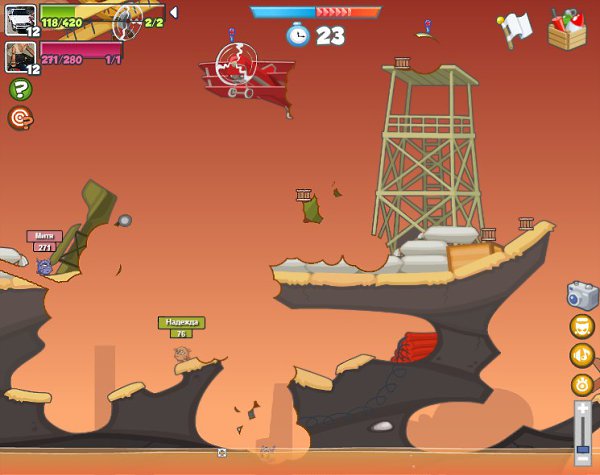This screenshot has width=600, height=475.
Task: Click the orange target hint button
Action: click(x=19, y=118)
